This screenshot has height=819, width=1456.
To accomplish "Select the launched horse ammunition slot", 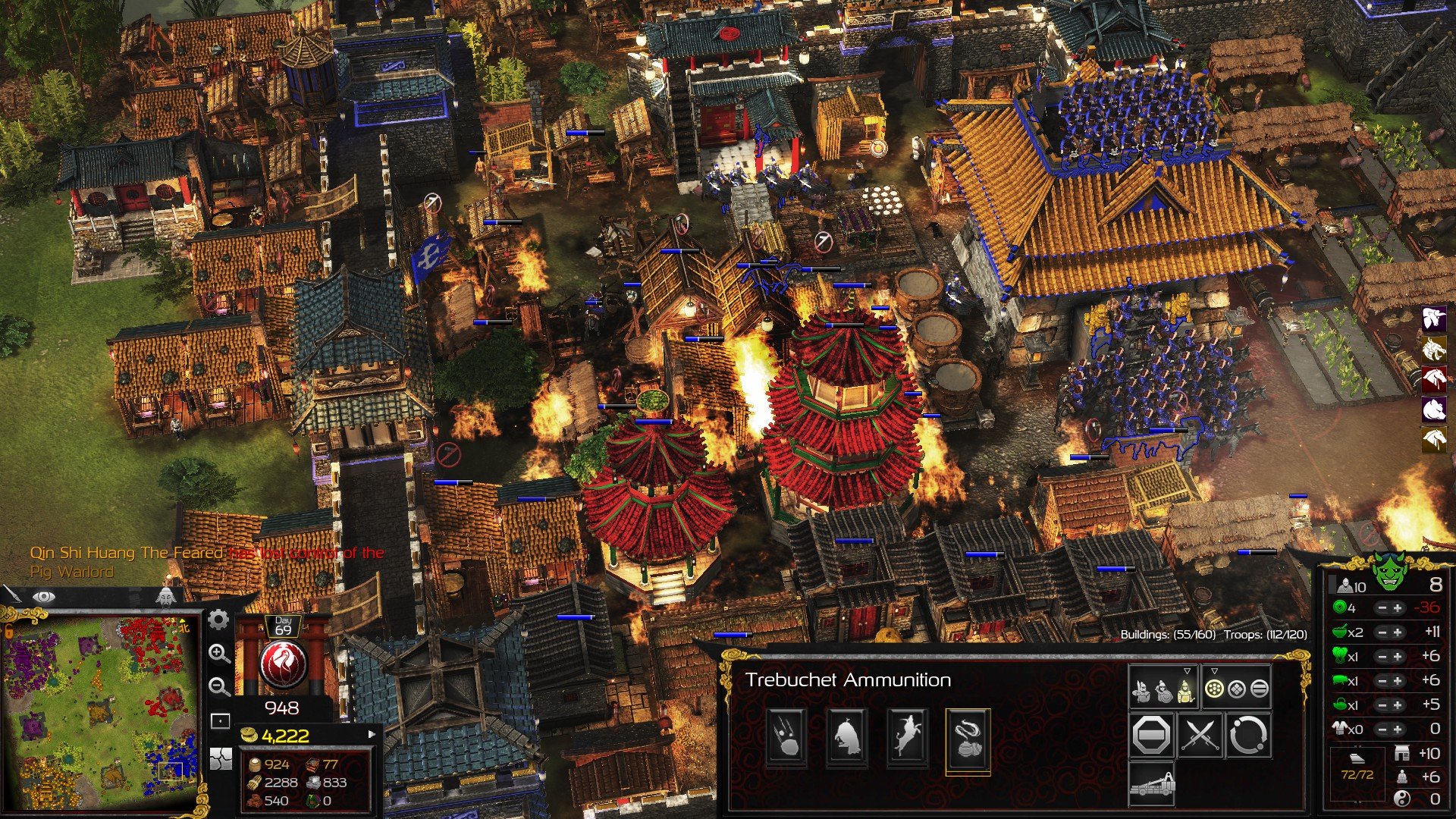I will 907,736.
